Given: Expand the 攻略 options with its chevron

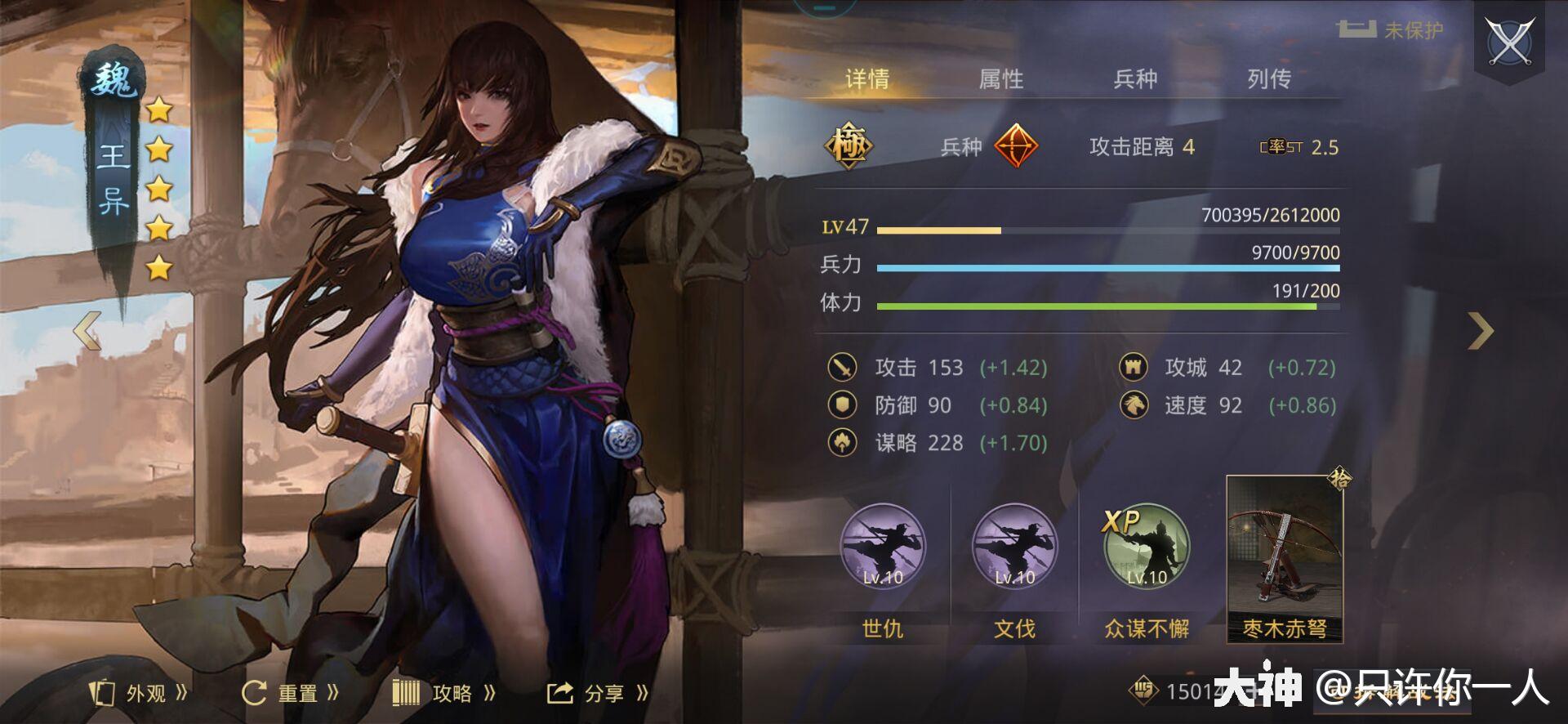Looking at the screenshot, I should [490, 691].
